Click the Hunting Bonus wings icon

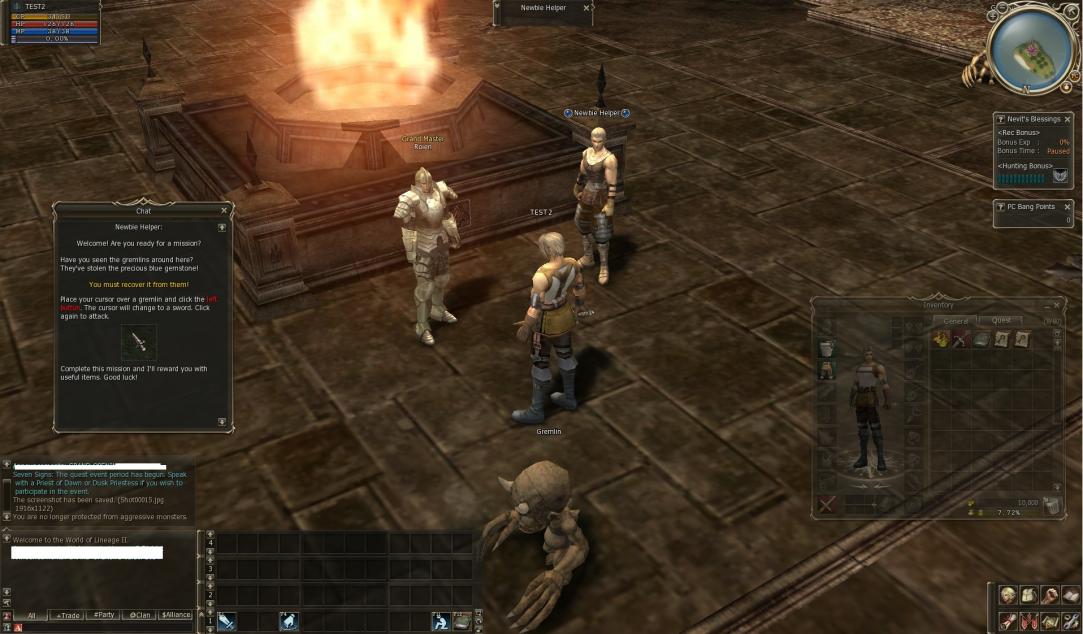click(x=1060, y=176)
